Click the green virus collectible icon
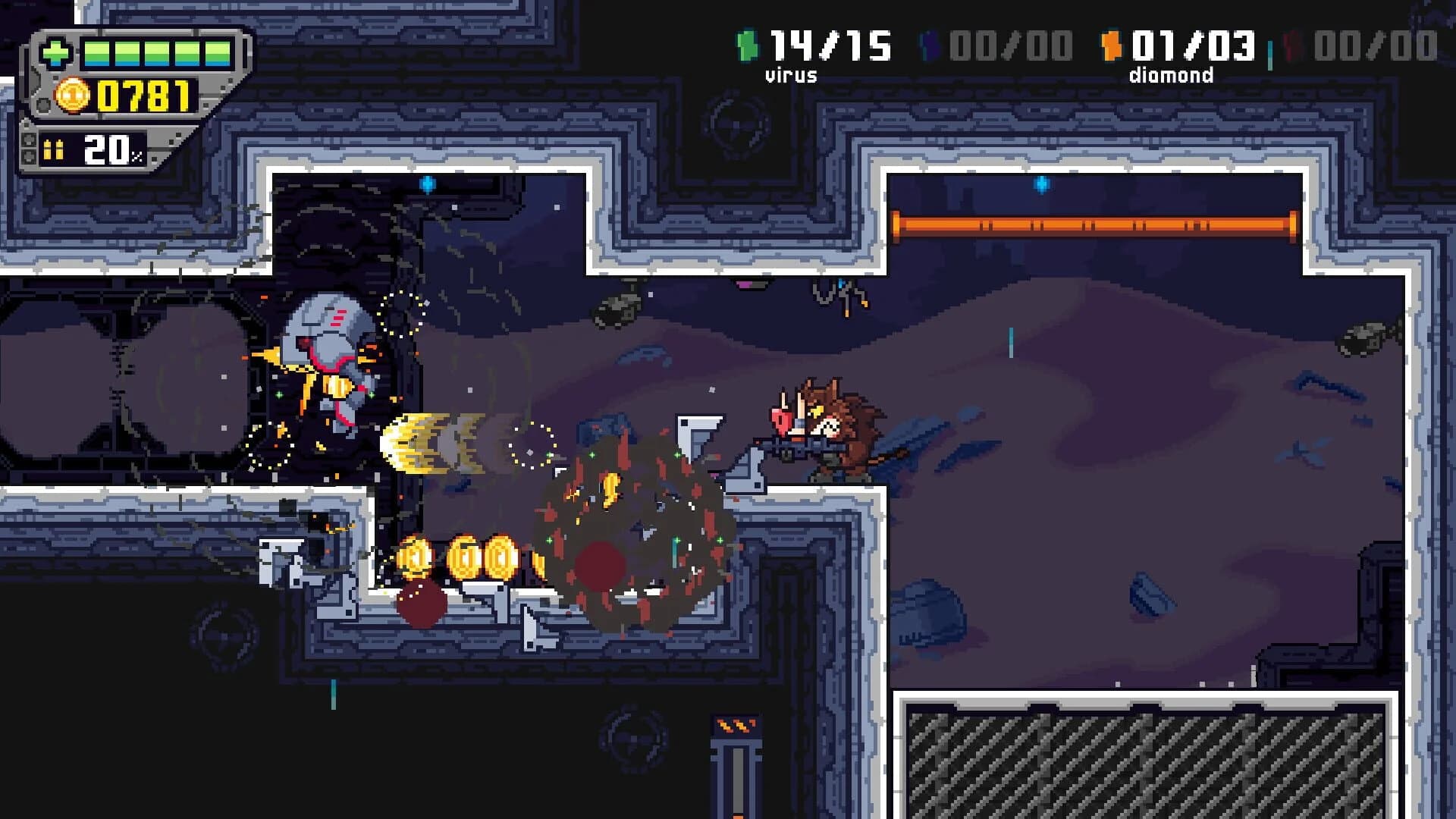This screenshot has width=1456, height=819. coord(747,47)
